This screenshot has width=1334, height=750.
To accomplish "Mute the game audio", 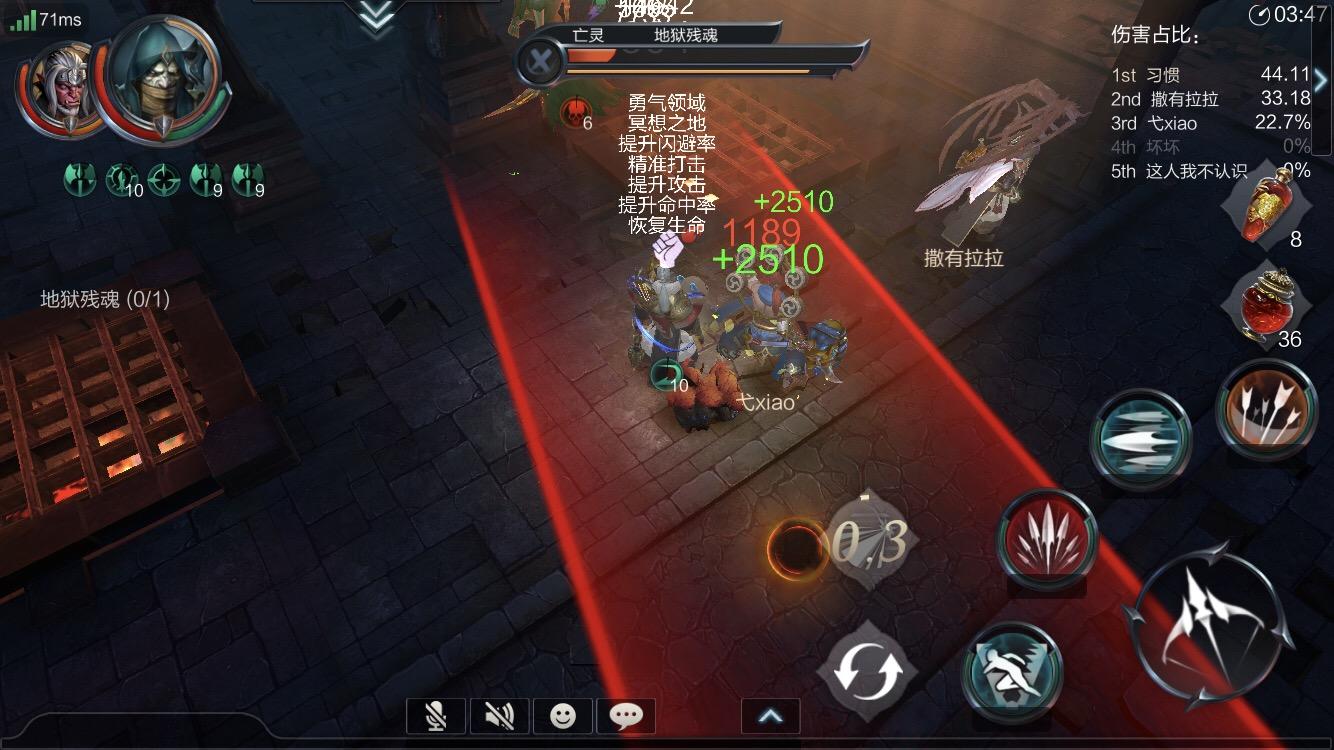I will [x=499, y=716].
